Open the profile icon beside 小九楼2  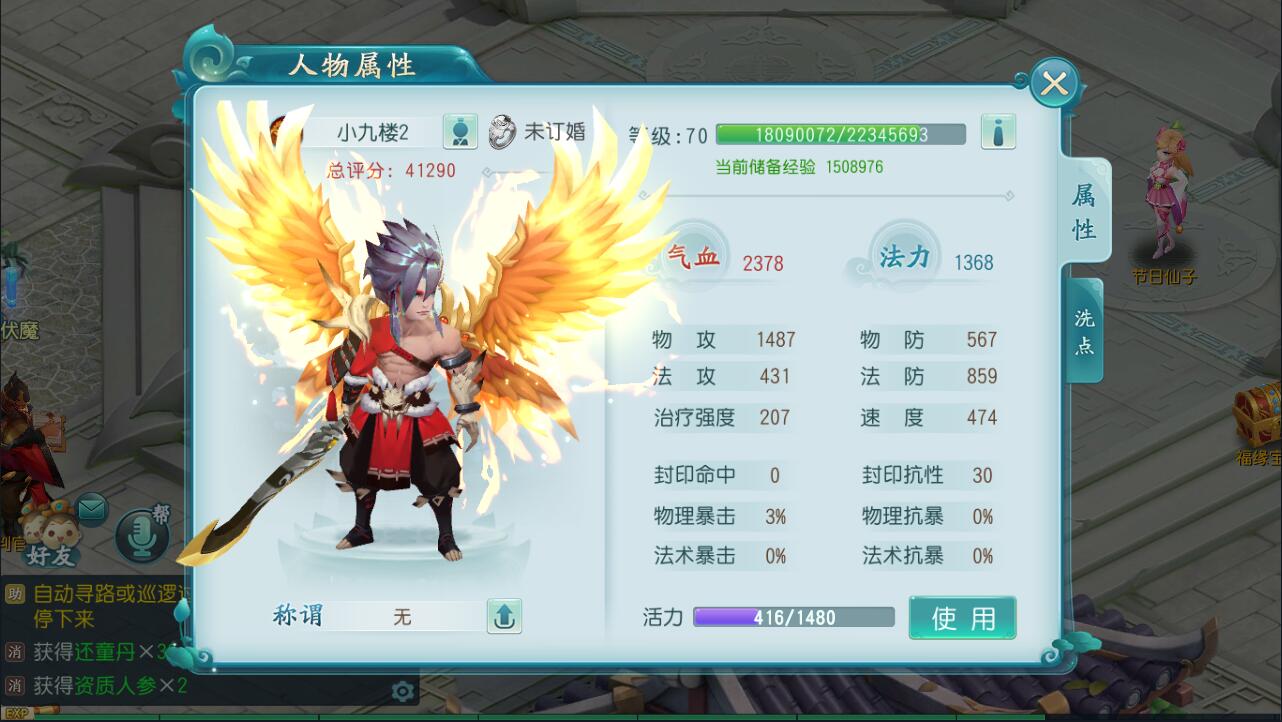point(459,132)
